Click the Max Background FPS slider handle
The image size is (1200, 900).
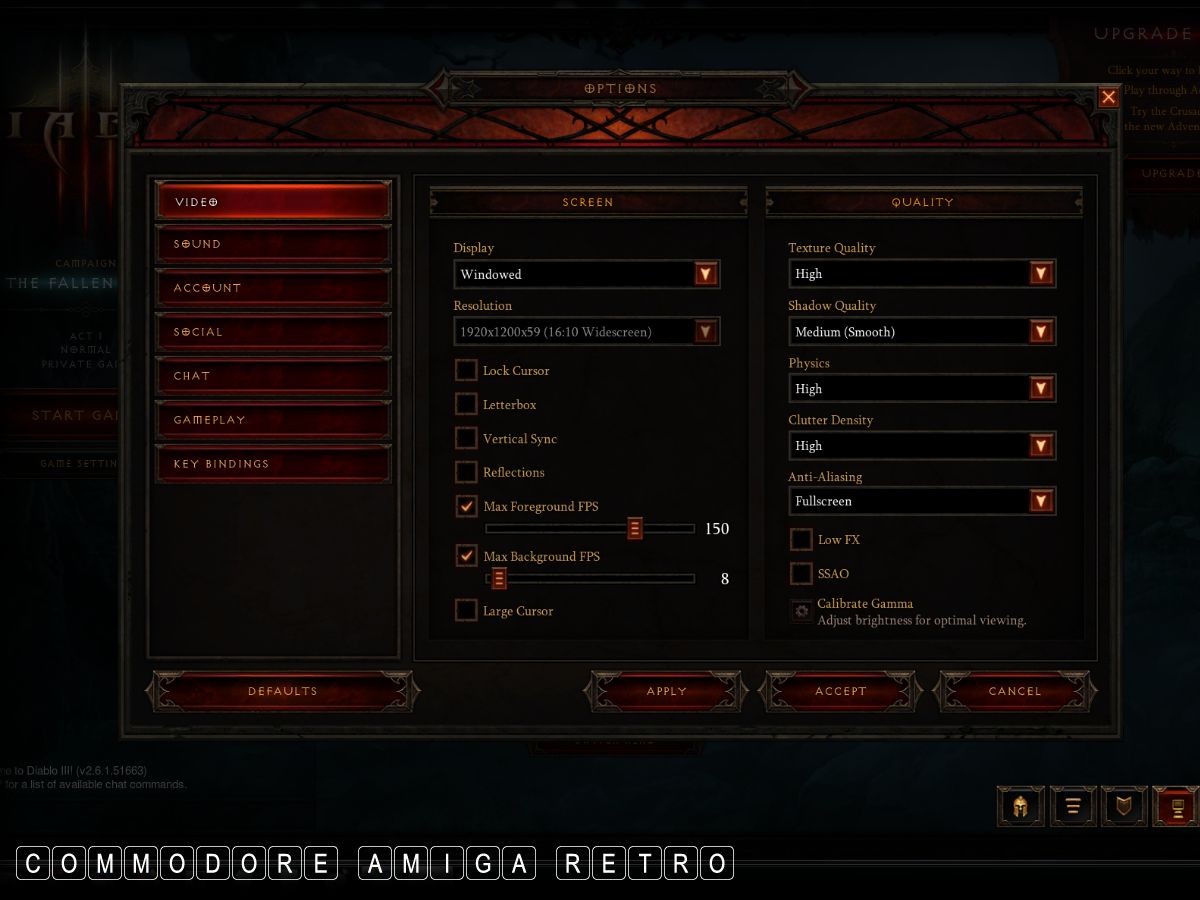click(498, 579)
